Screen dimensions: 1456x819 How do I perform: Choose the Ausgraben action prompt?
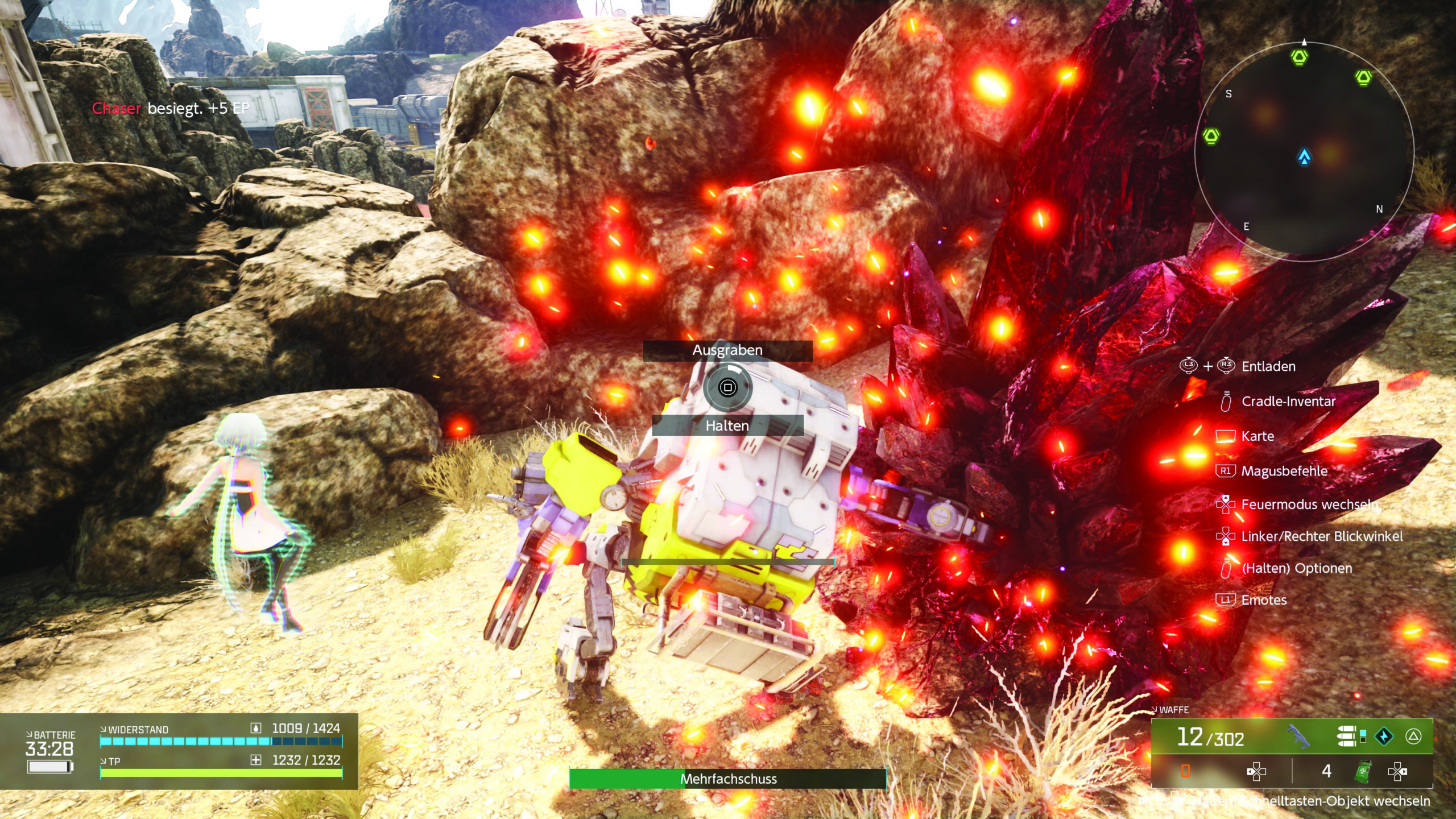pyautogui.click(x=727, y=350)
